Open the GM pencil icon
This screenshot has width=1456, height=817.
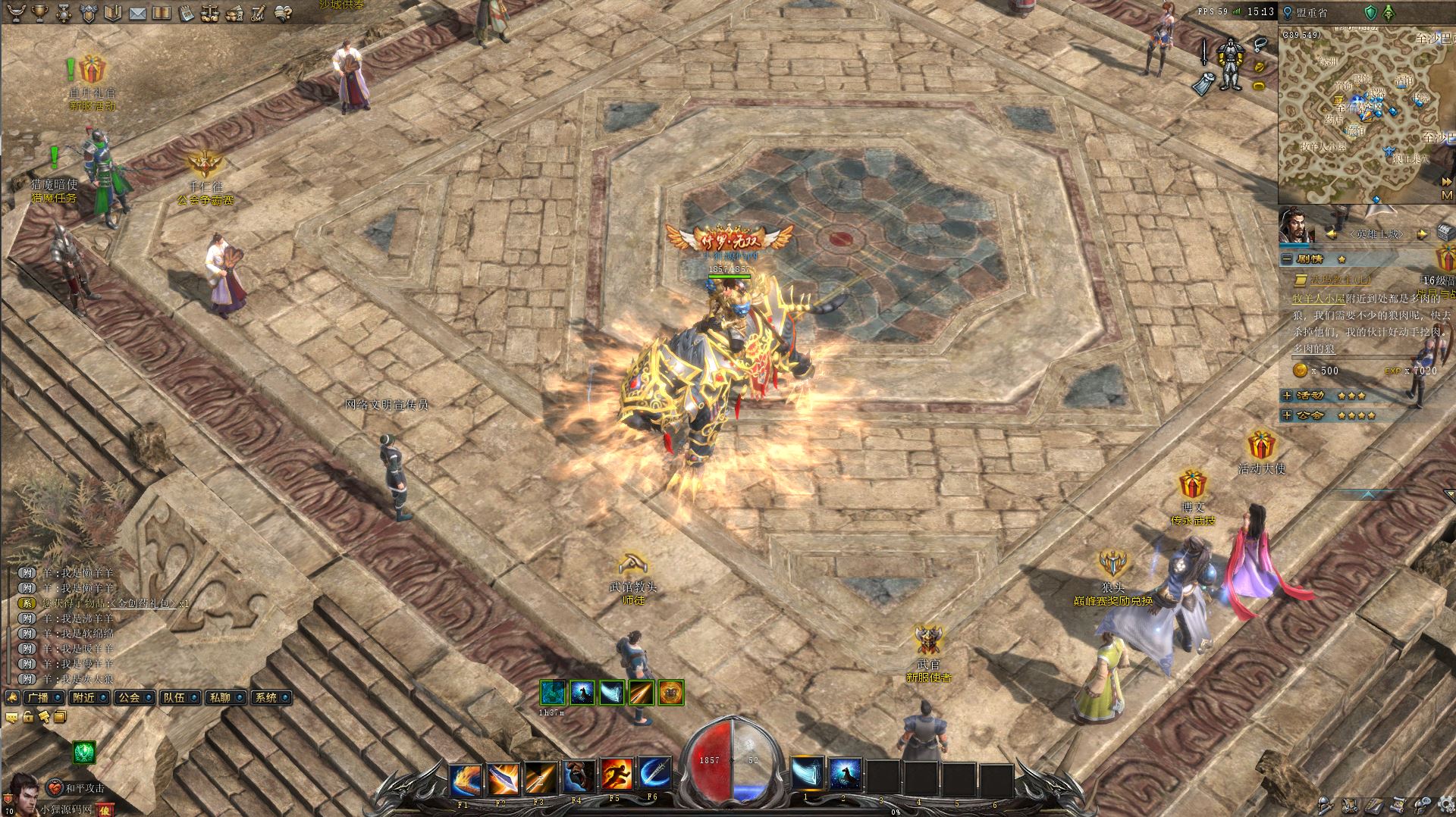pos(258,13)
